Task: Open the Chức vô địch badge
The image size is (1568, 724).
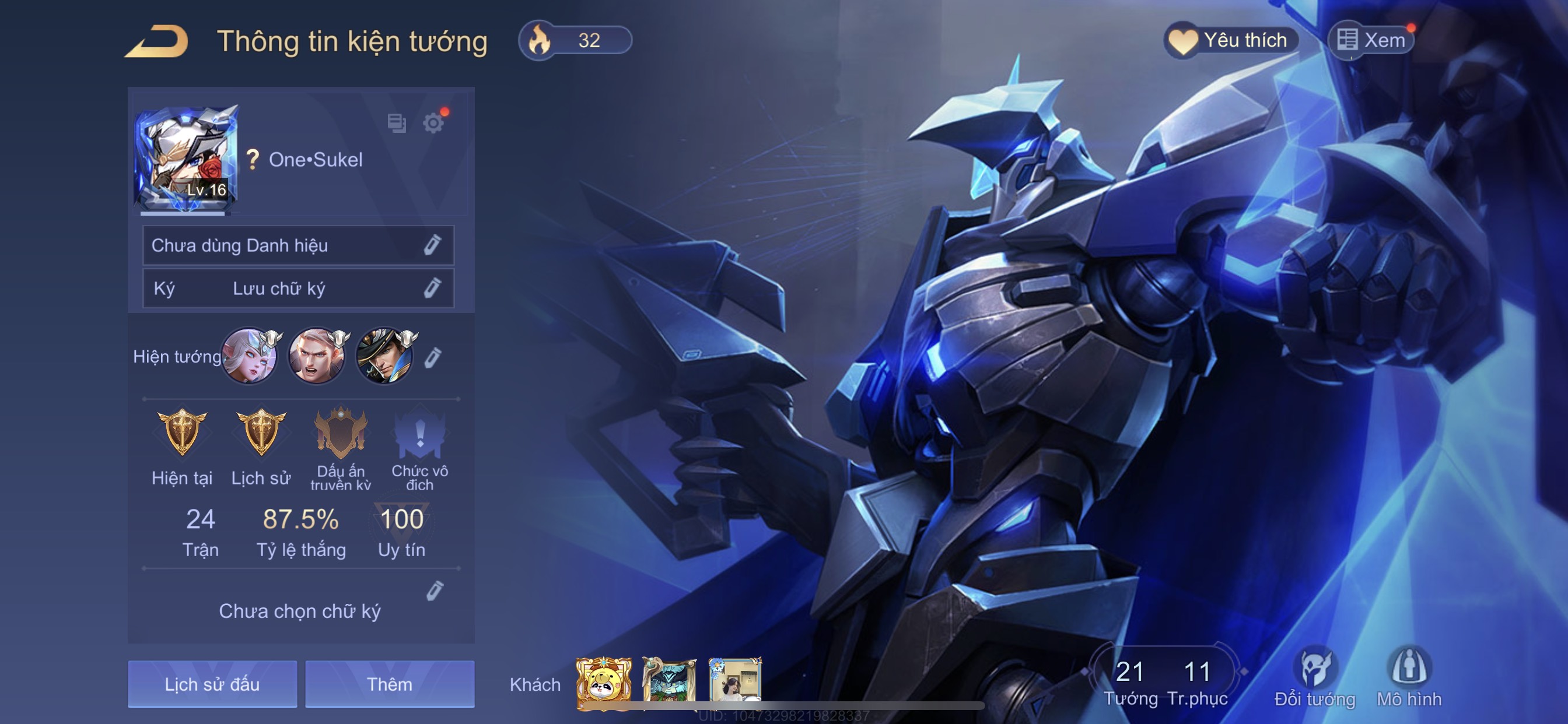Action: [419, 433]
